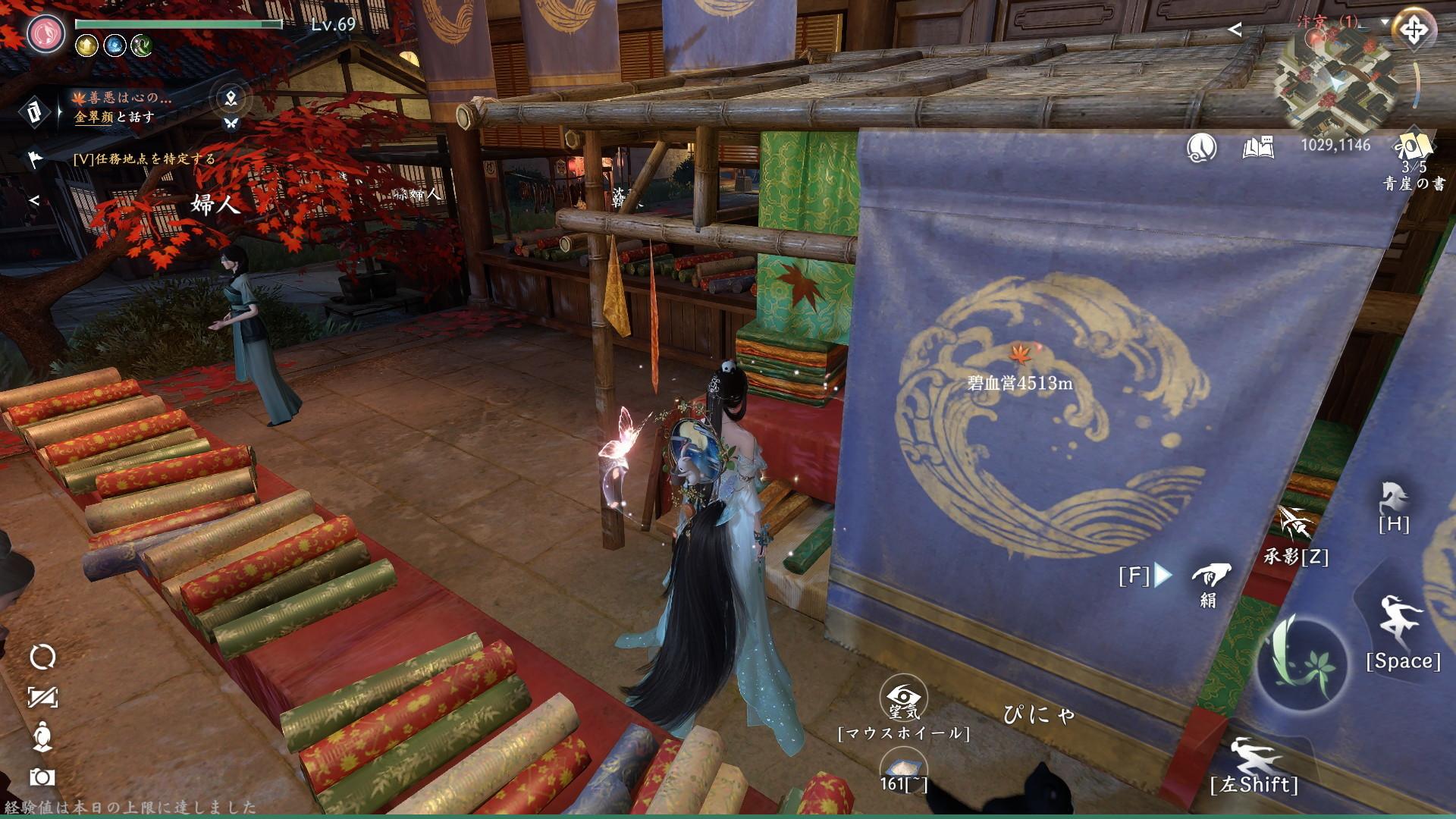Collapse the quest tracker with left arrow
The height and width of the screenshot is (819, 1456).
coord(34,201)
